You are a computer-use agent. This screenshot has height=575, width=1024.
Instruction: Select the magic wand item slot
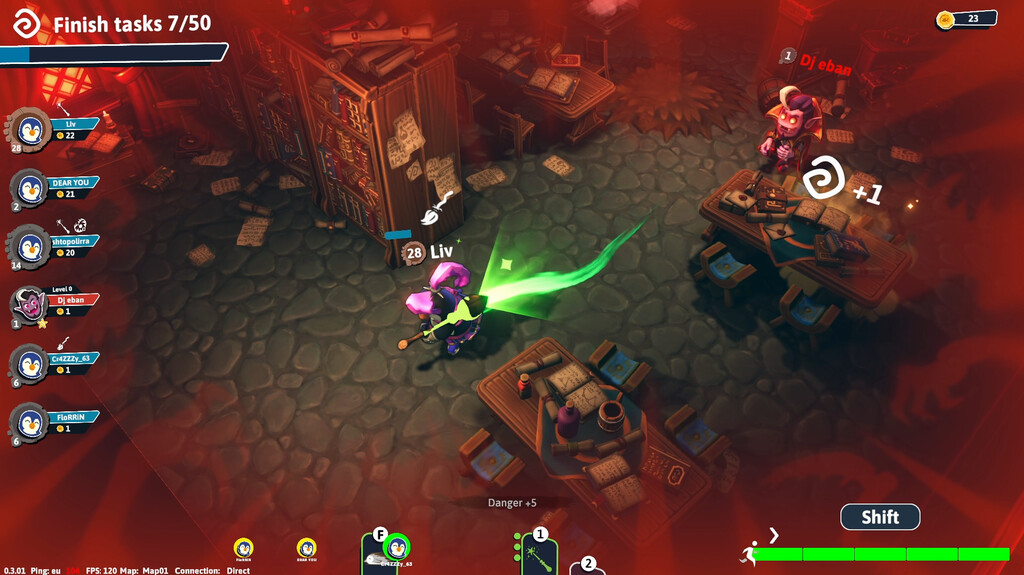(x=540, y=556)
